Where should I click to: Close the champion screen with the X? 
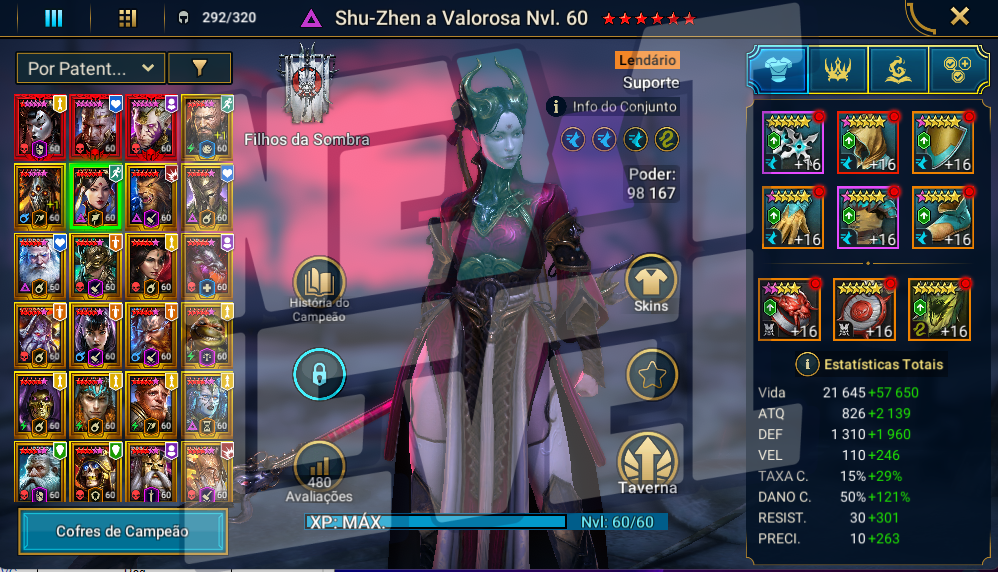pos(959,17)
